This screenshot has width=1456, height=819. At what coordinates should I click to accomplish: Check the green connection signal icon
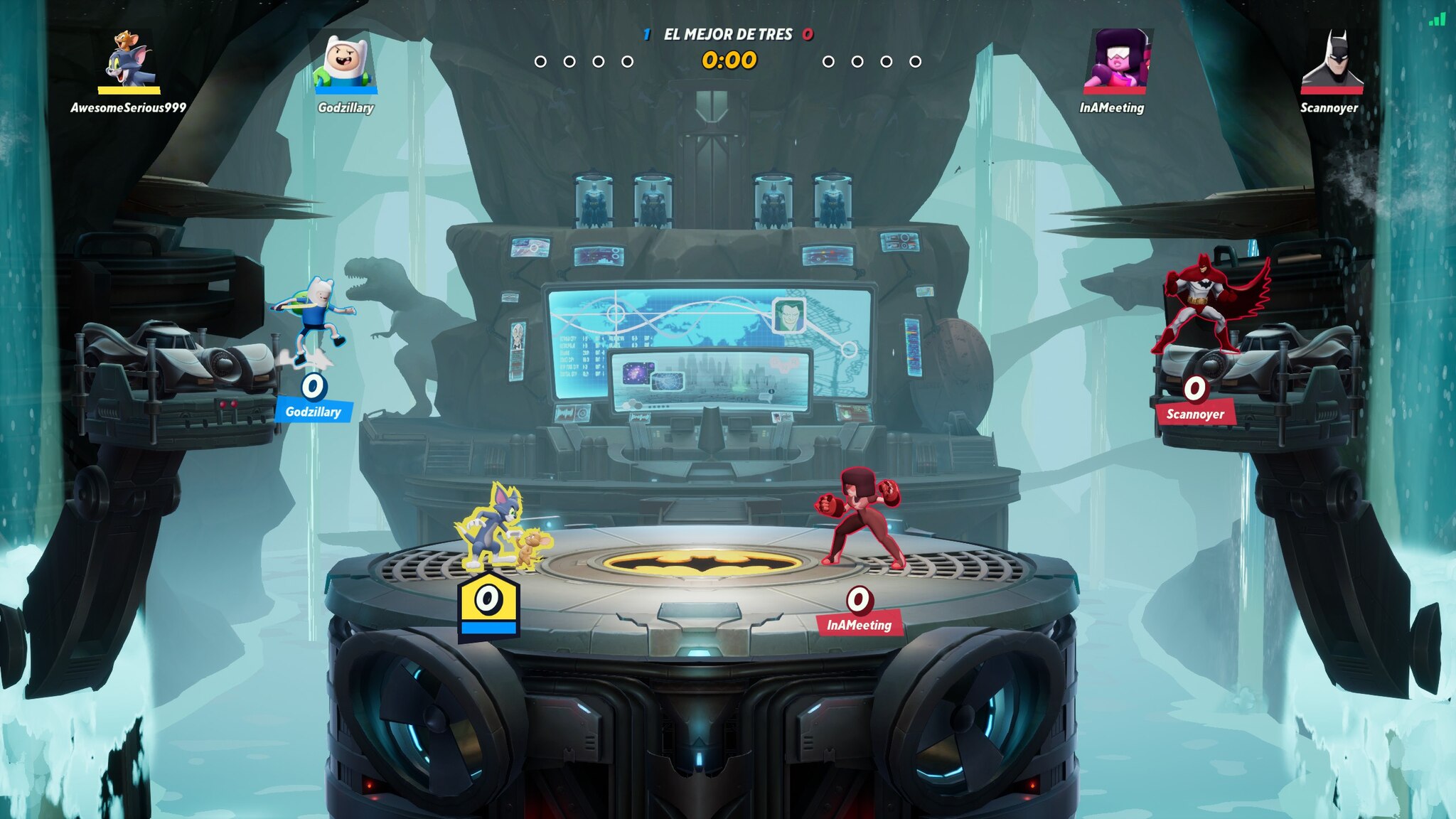[1437, 19]
